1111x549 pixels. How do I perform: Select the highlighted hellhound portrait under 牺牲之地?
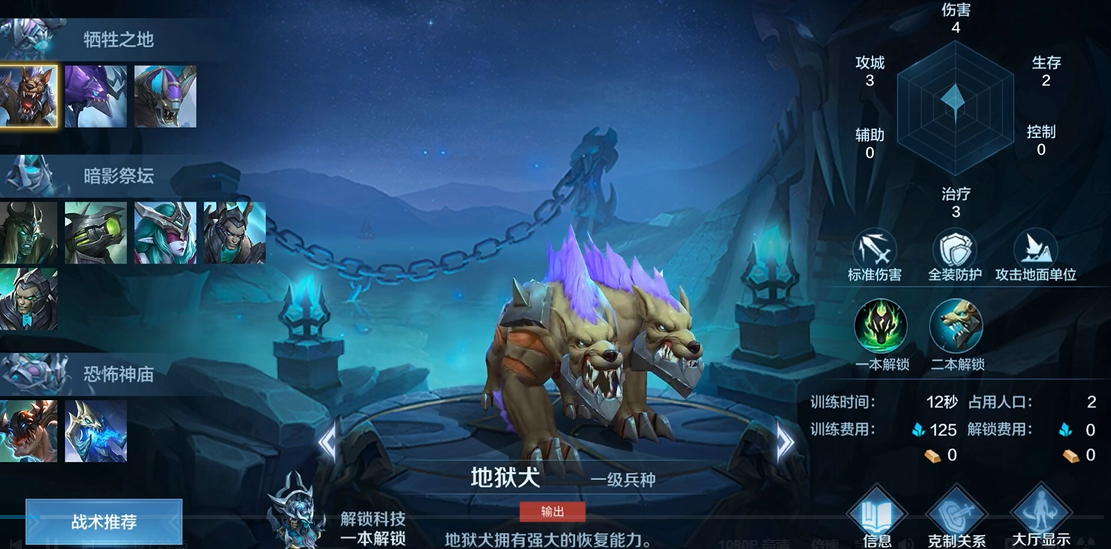[29, 96]
